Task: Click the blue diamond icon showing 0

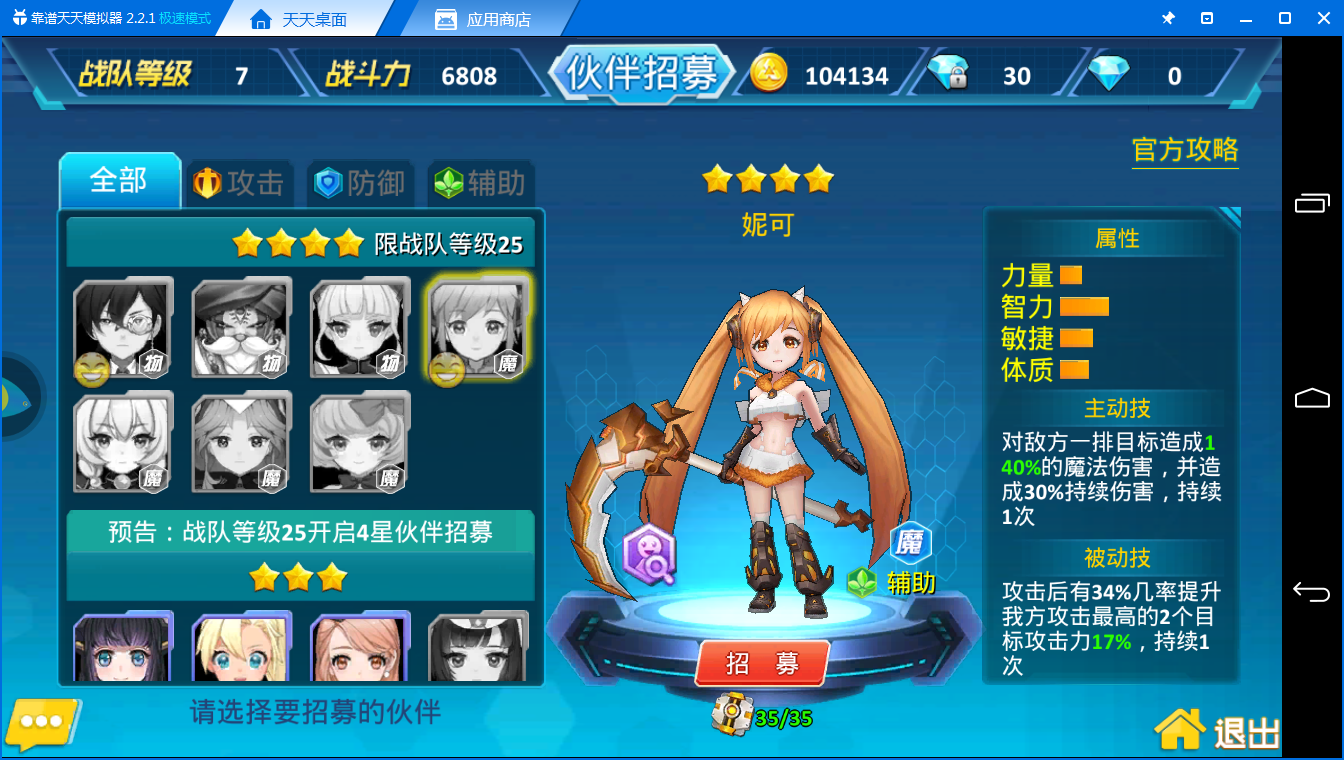Action: pyautogui.click(x=1106, y=74)
